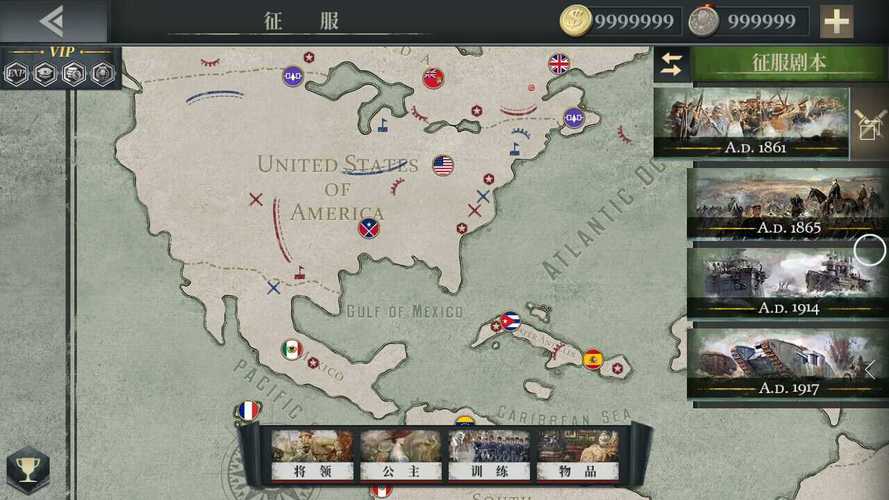889x500 pixels.
Task: Open the 公主 princess menu
Action: [400, 455]
